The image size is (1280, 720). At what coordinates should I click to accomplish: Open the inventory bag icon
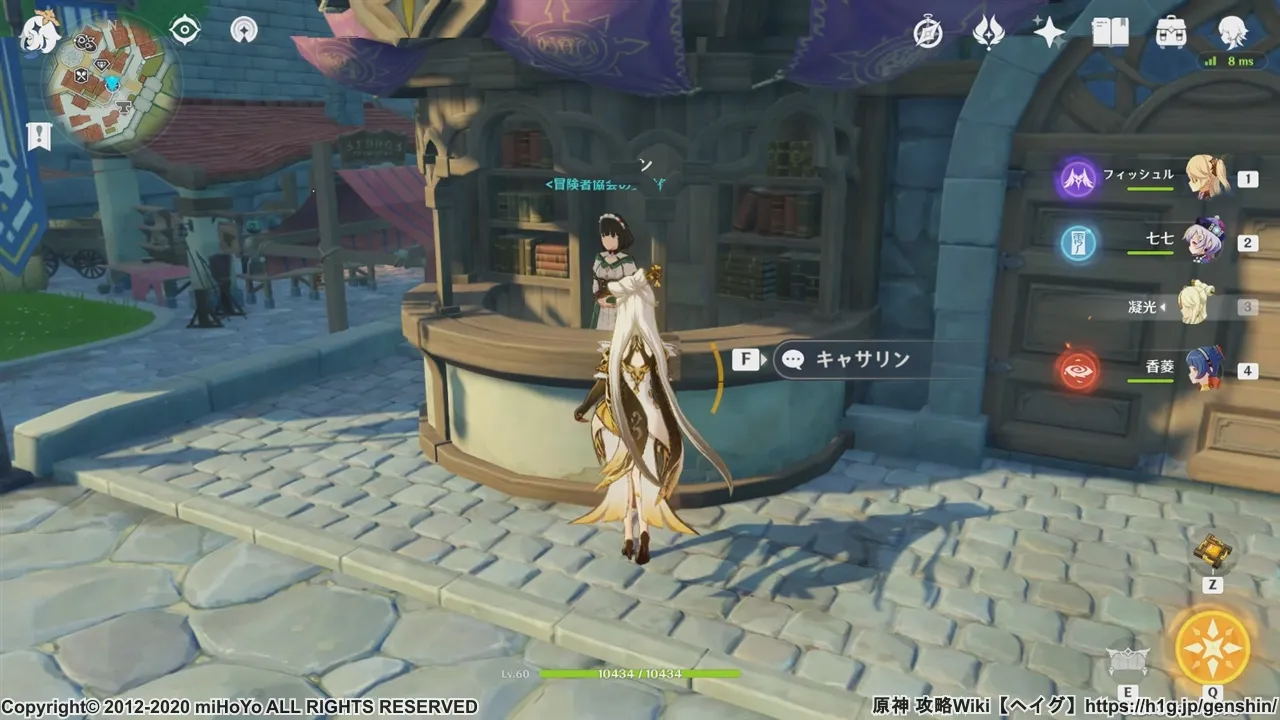point(1171,33)
